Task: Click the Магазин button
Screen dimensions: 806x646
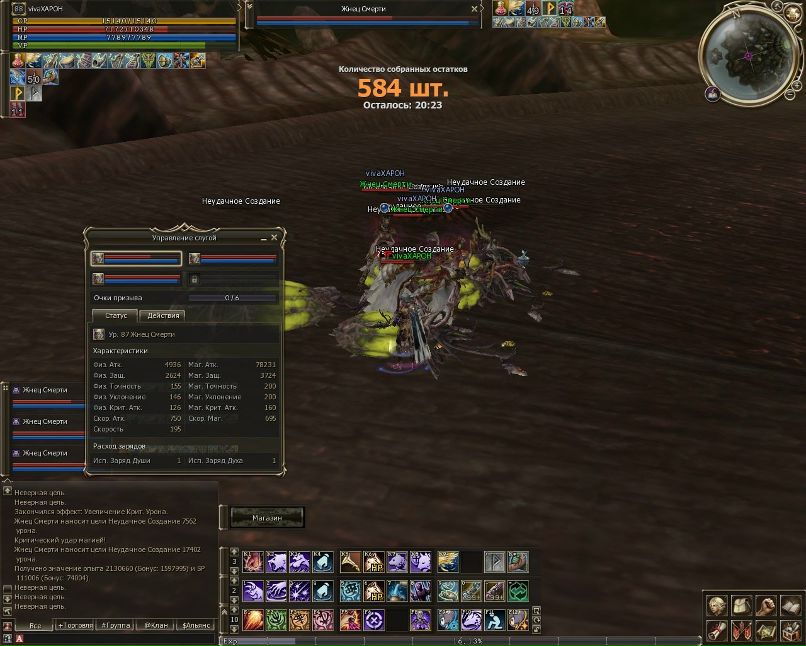Action: coord(267,518)
